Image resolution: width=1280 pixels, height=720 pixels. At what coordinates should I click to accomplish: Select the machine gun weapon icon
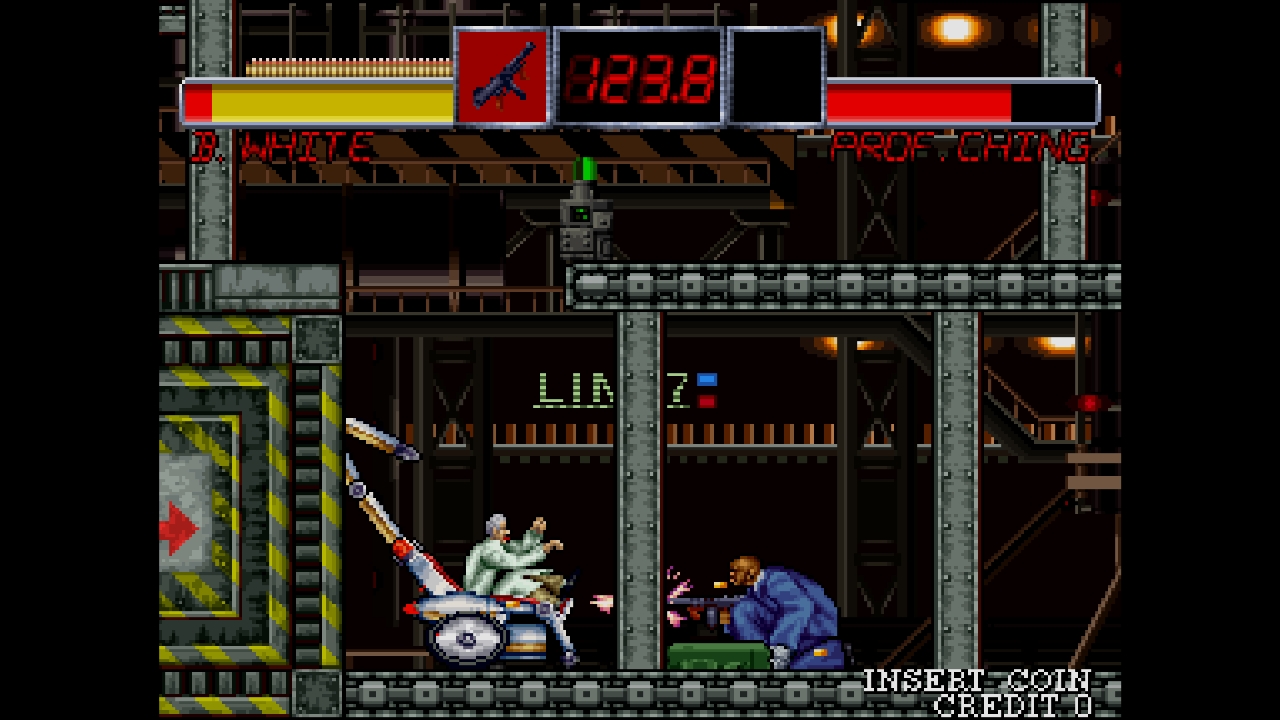point(502,78)
